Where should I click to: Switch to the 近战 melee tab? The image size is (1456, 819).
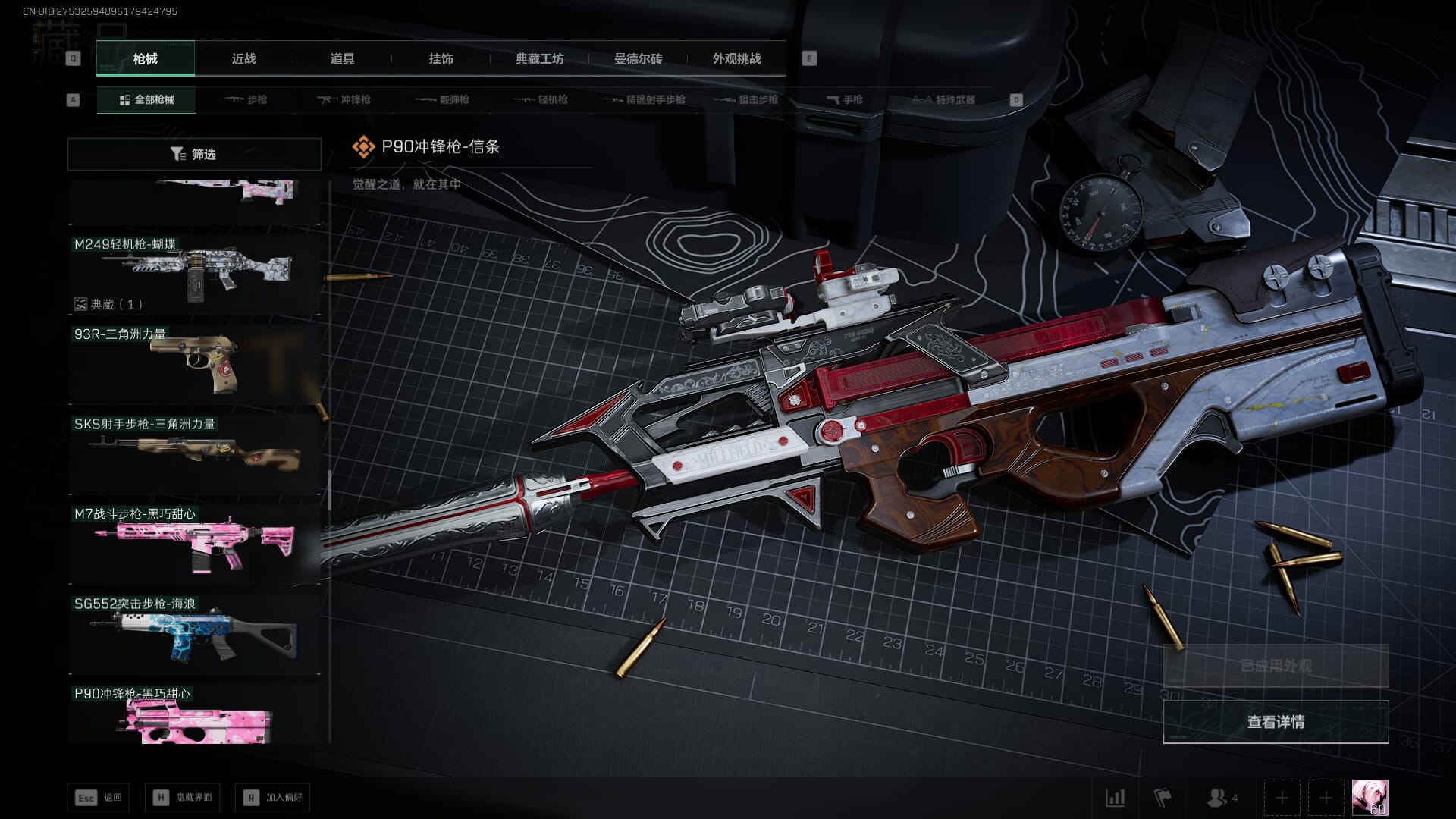243,59
